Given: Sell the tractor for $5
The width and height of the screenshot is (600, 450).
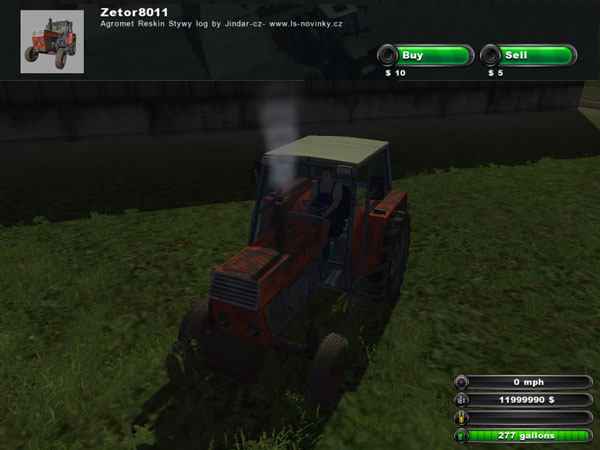Looking at the screenshot, I should pyautogui.click(x=527, y=55).
